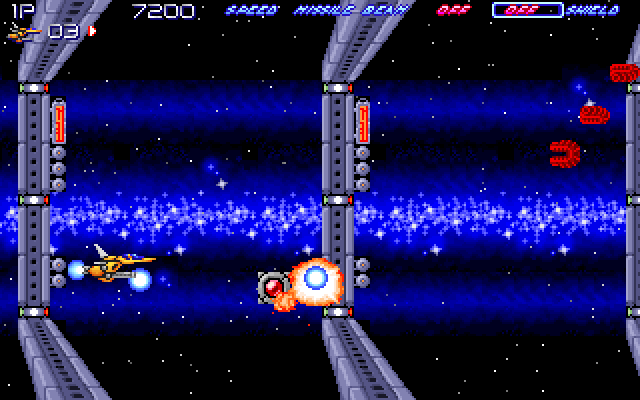This screenshot has width=640, height=400.
Task: Click the framed, highlighted OFF slot
Action: 526,11
